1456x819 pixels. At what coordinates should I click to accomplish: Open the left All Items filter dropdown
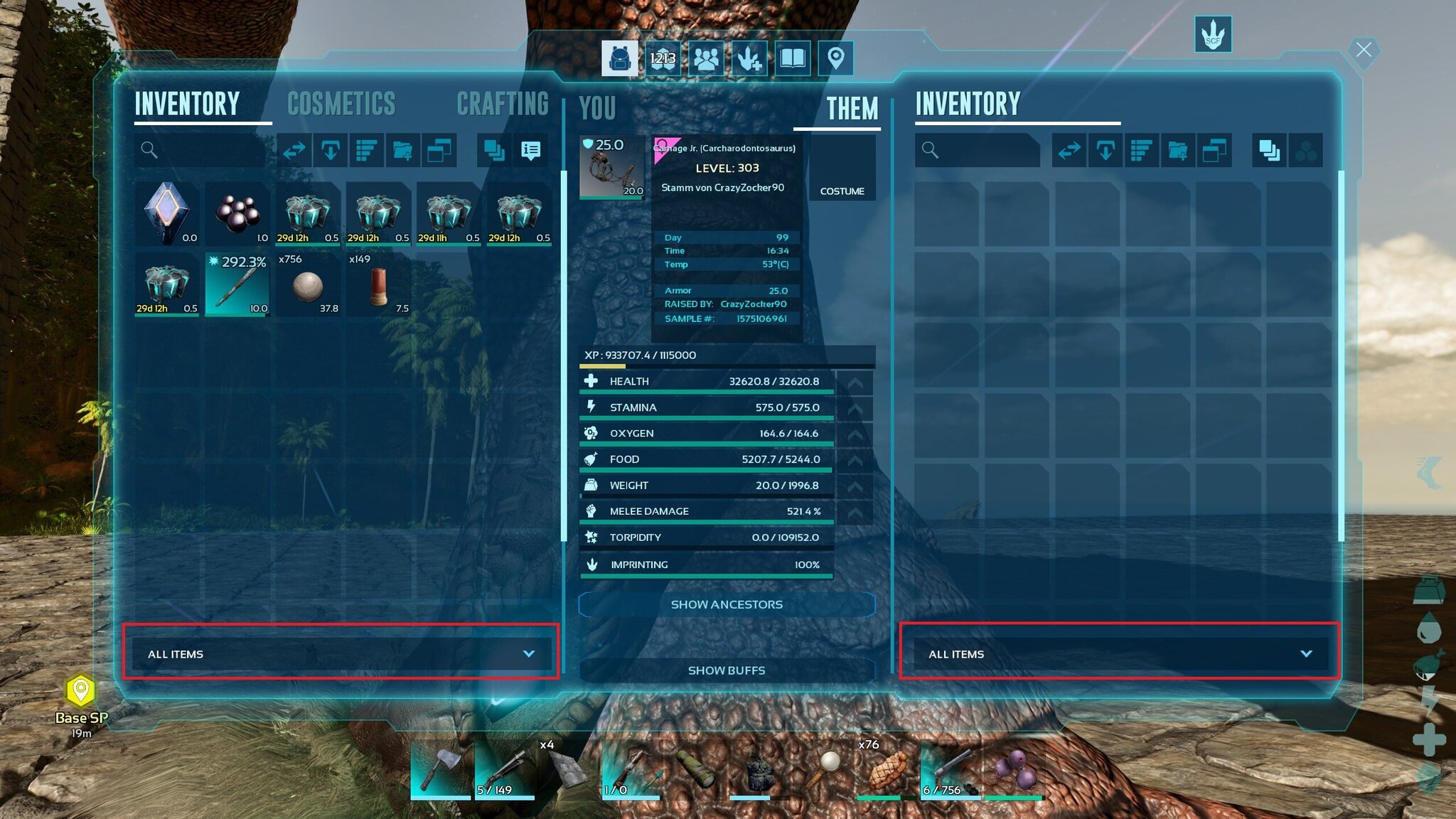(x=341, y=654)
